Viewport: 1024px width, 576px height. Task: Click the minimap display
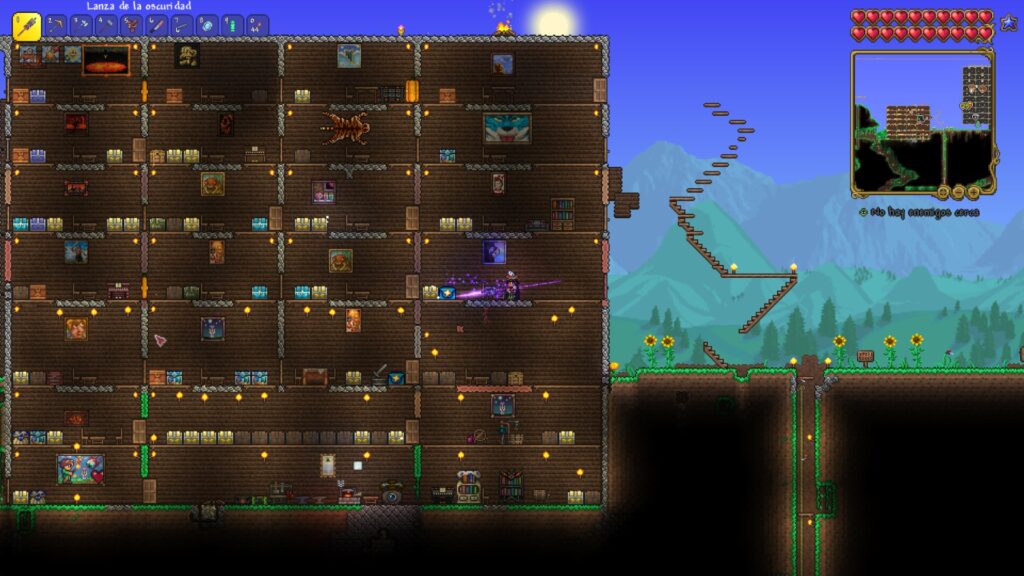(922, 122)
